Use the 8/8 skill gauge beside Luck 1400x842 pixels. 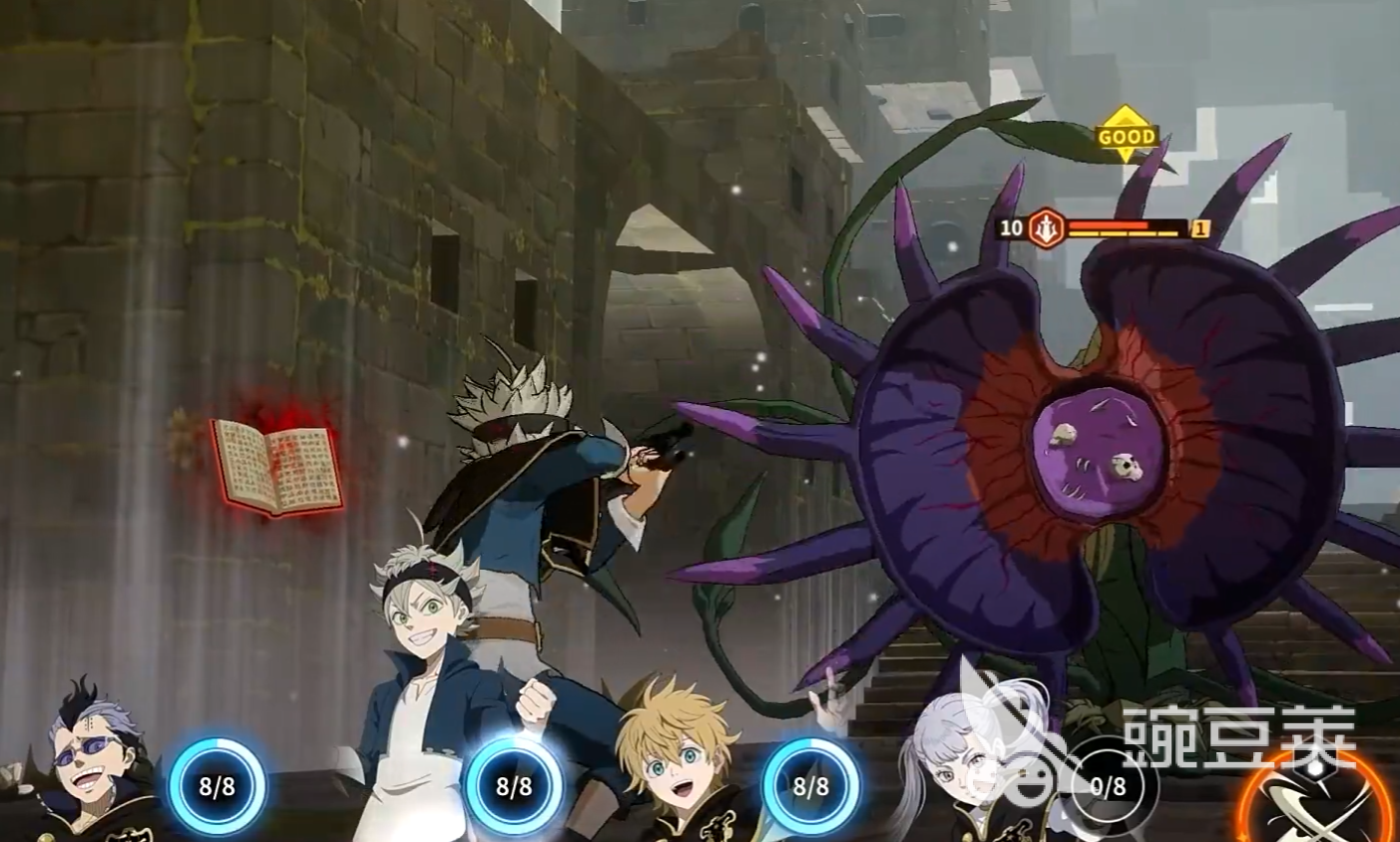810,786
